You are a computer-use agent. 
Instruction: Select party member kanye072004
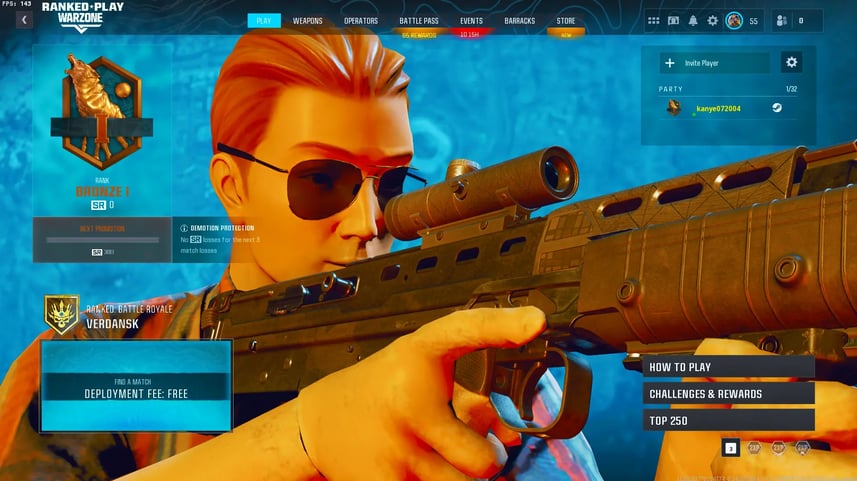[x=718, y=108]
